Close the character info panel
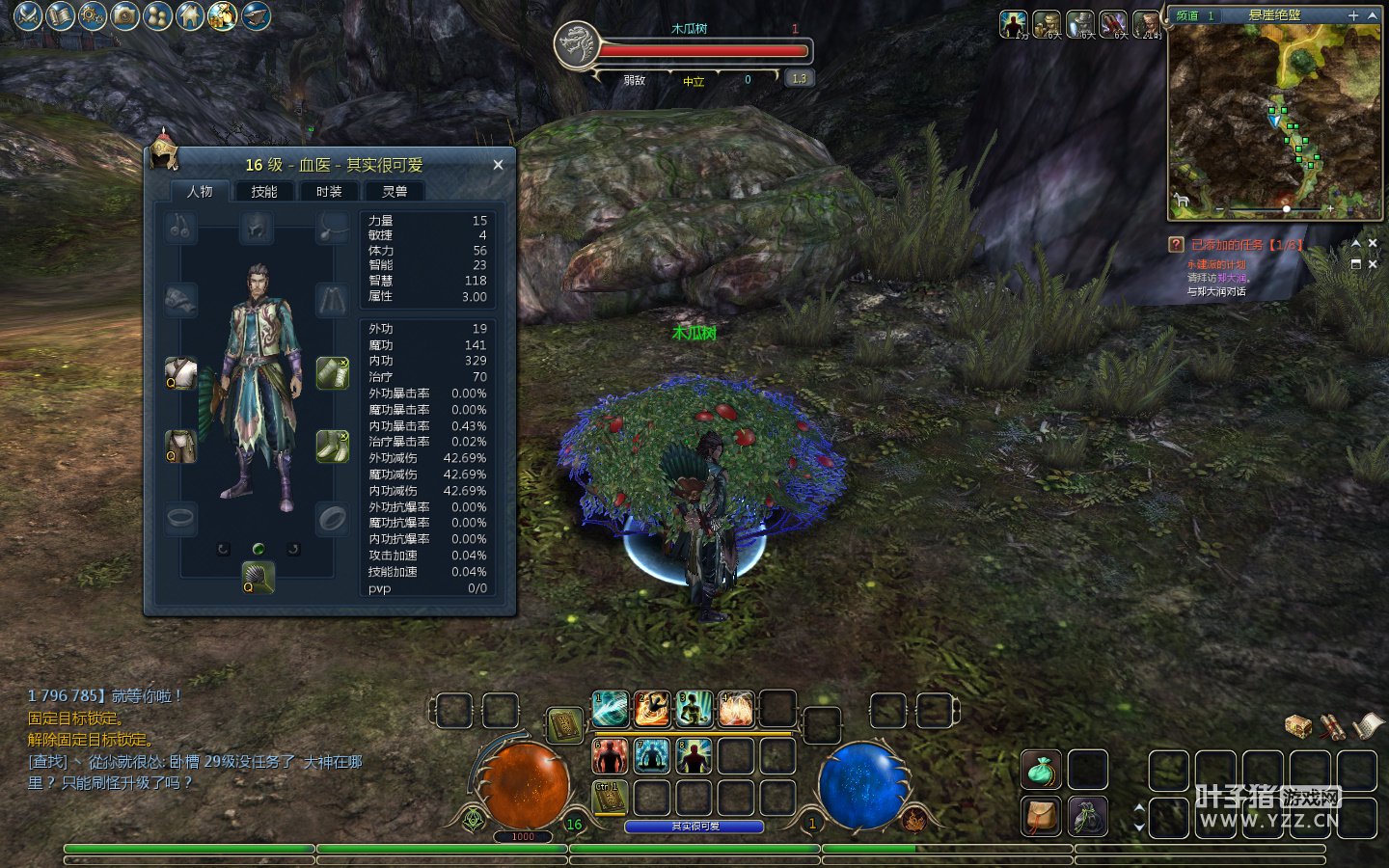 click(498, 165)
